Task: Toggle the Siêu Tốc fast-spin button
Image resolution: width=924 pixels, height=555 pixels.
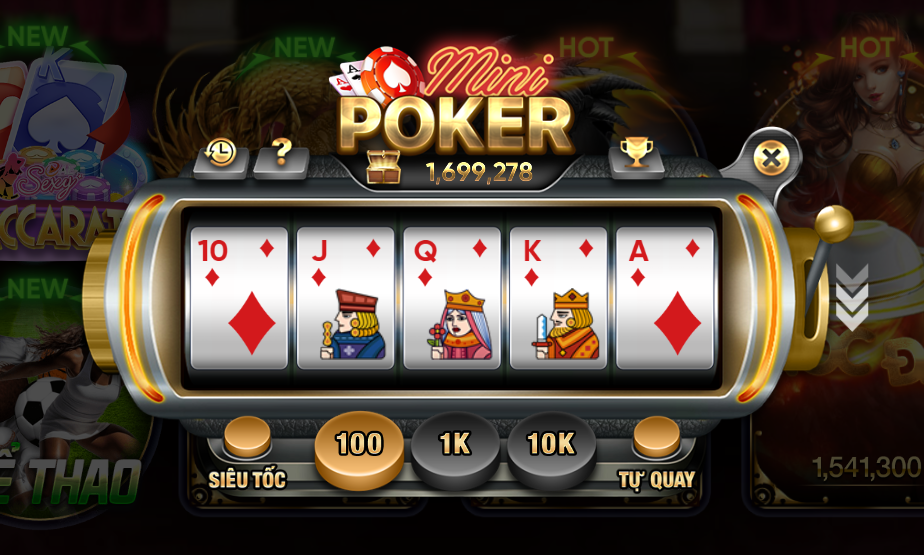Action: (x=247, y=438)
